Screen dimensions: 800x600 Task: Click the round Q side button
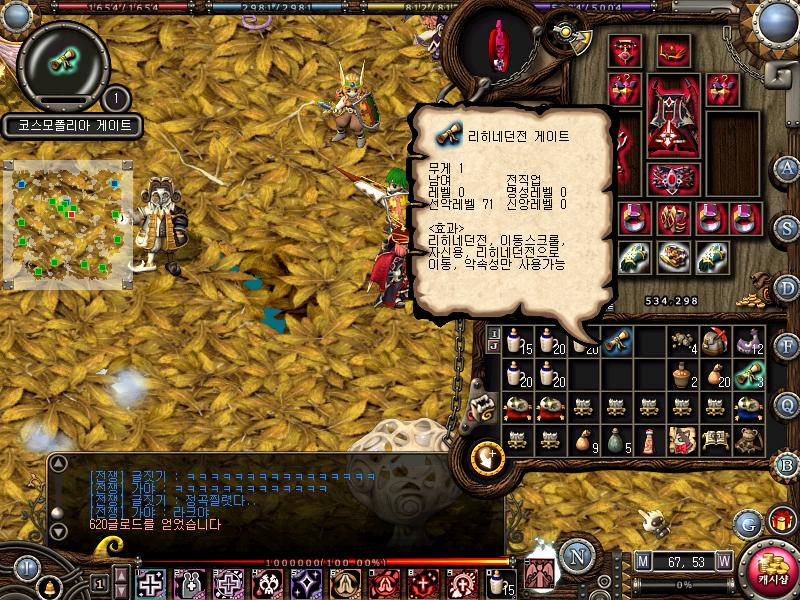coord(787,404)
